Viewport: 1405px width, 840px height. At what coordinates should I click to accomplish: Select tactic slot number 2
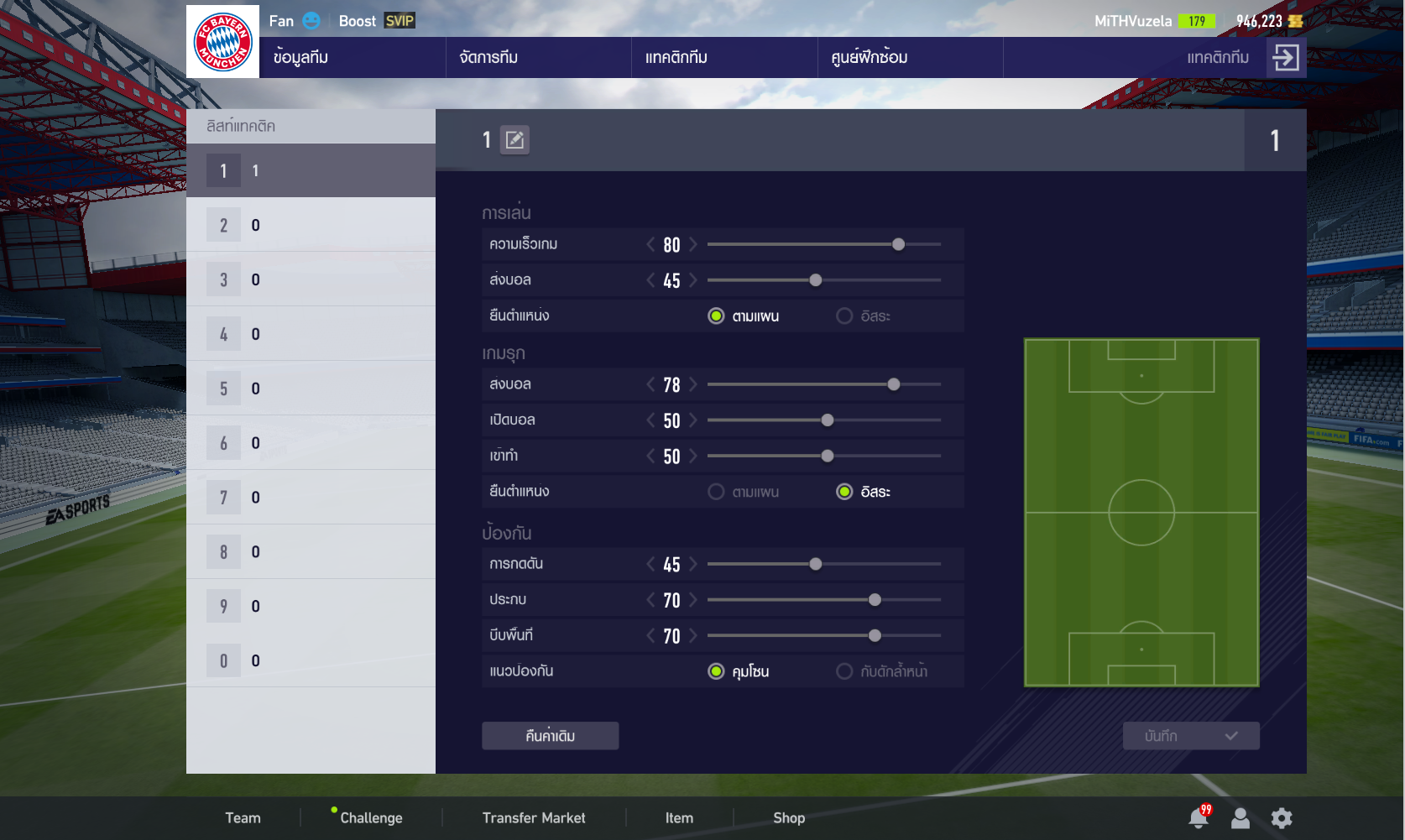(x=311, y=225)
